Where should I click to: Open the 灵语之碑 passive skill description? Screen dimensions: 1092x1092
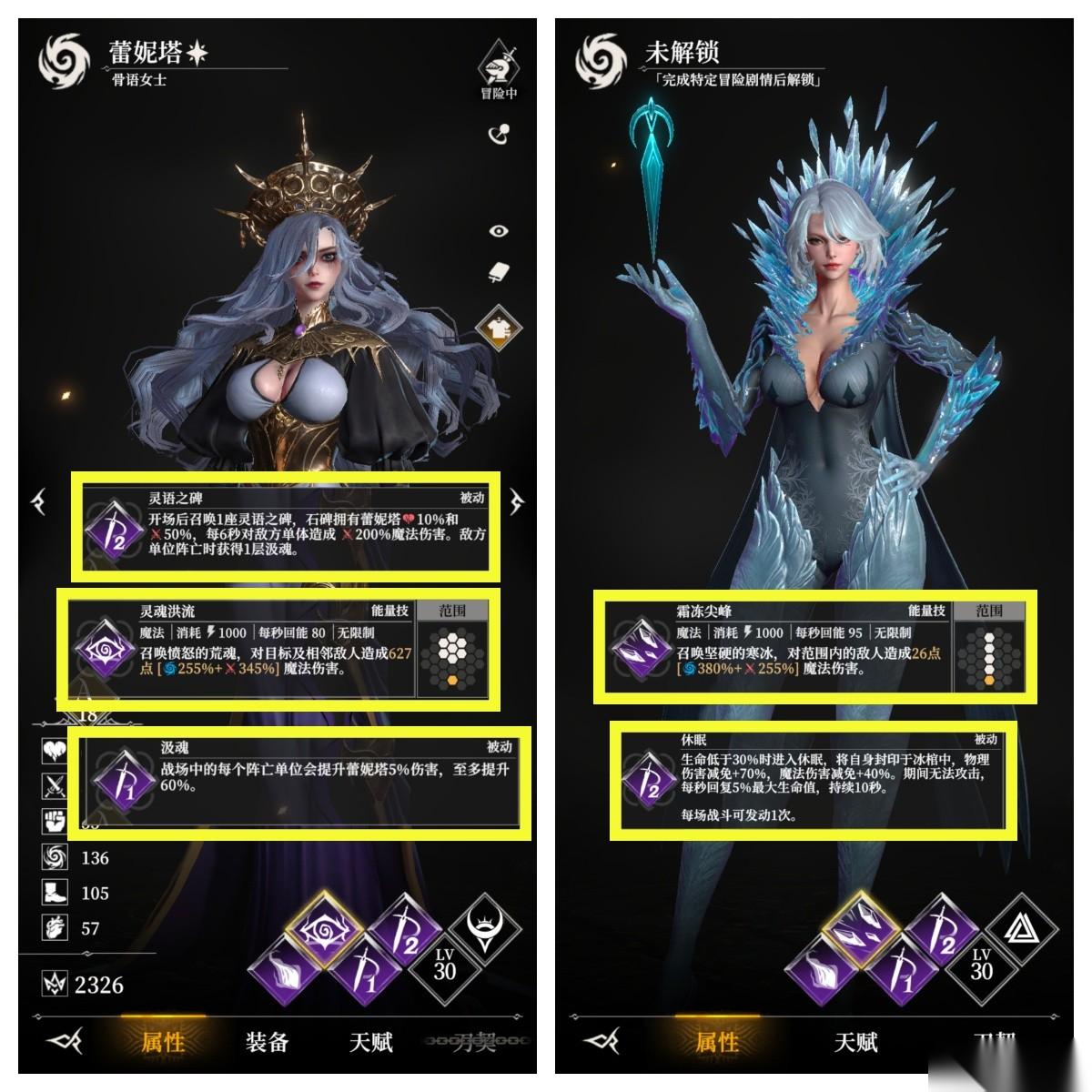point(286,526)
